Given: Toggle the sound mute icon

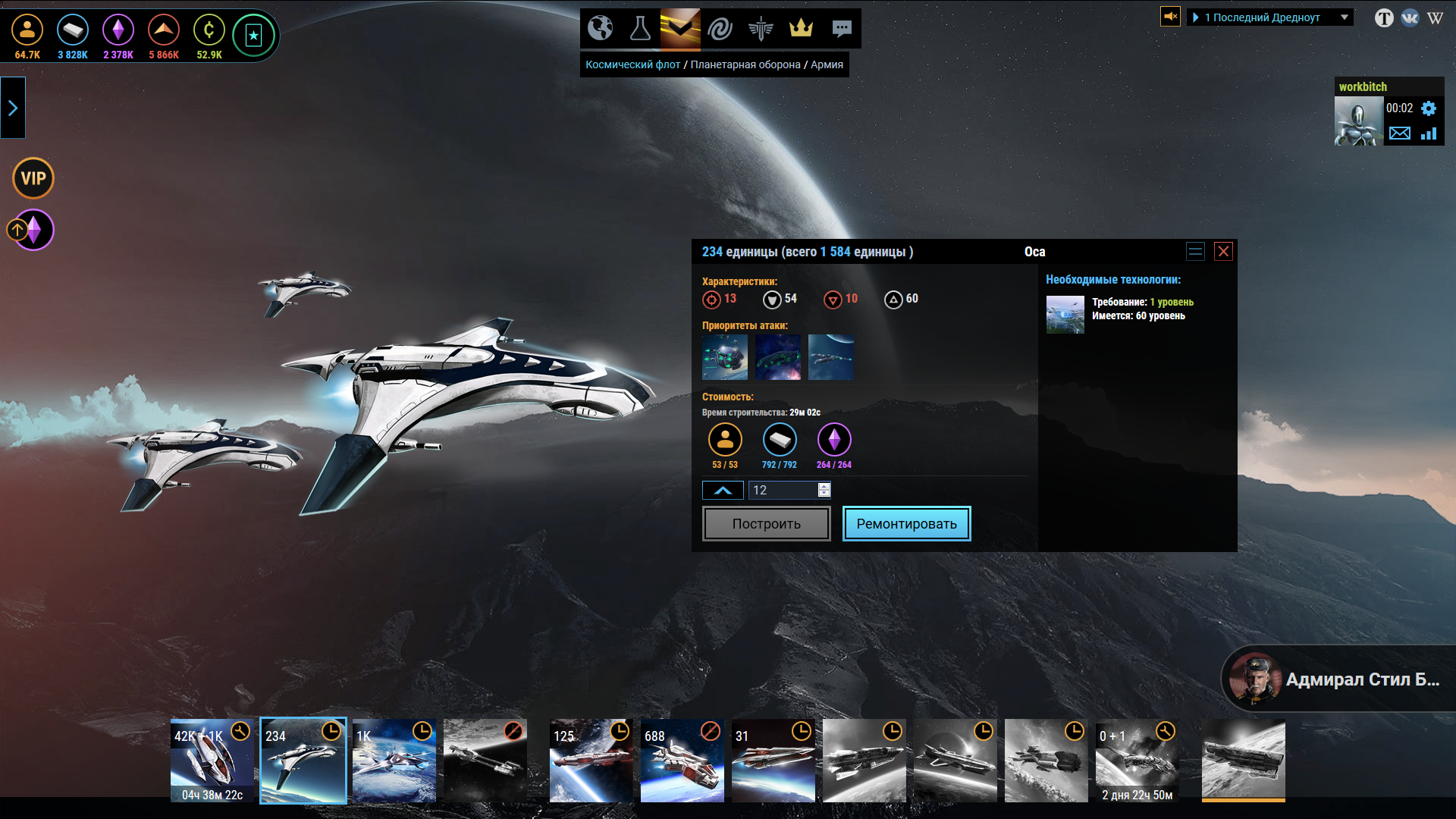Looking at the screenshot, I should (1170, 16).
